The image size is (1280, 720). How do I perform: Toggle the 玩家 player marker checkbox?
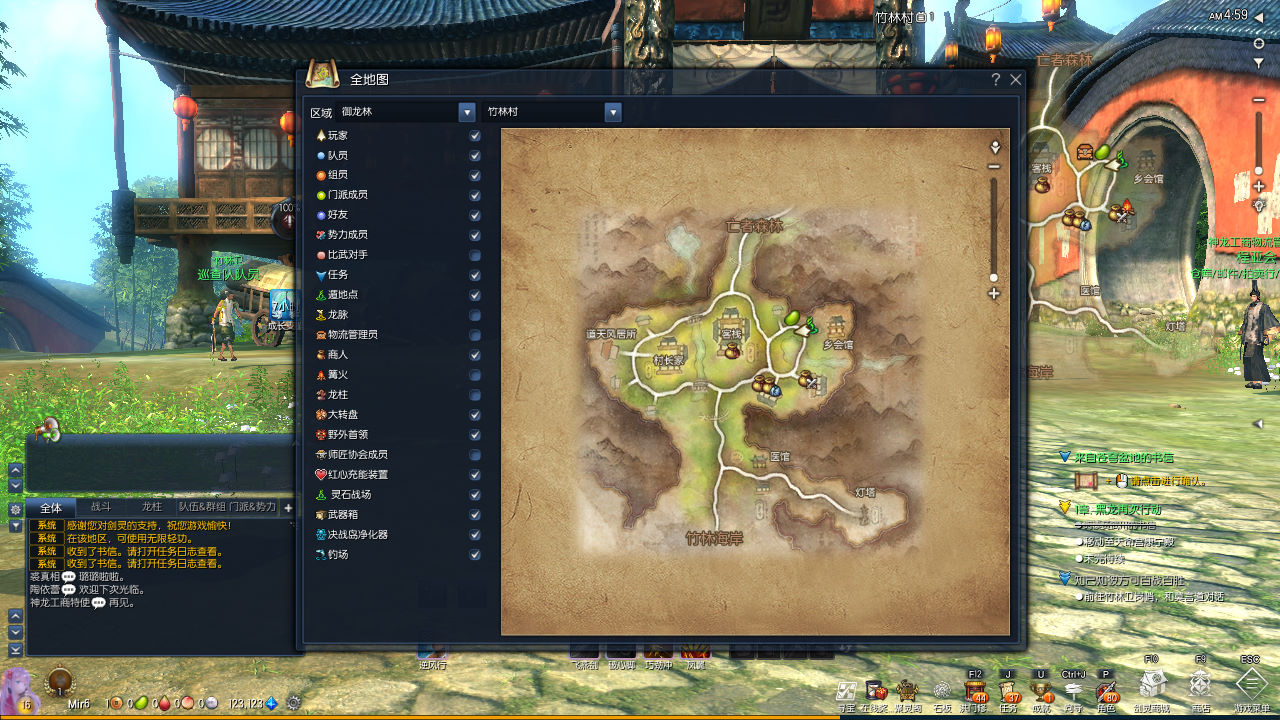pyautogui.click(x=475, y=135)
